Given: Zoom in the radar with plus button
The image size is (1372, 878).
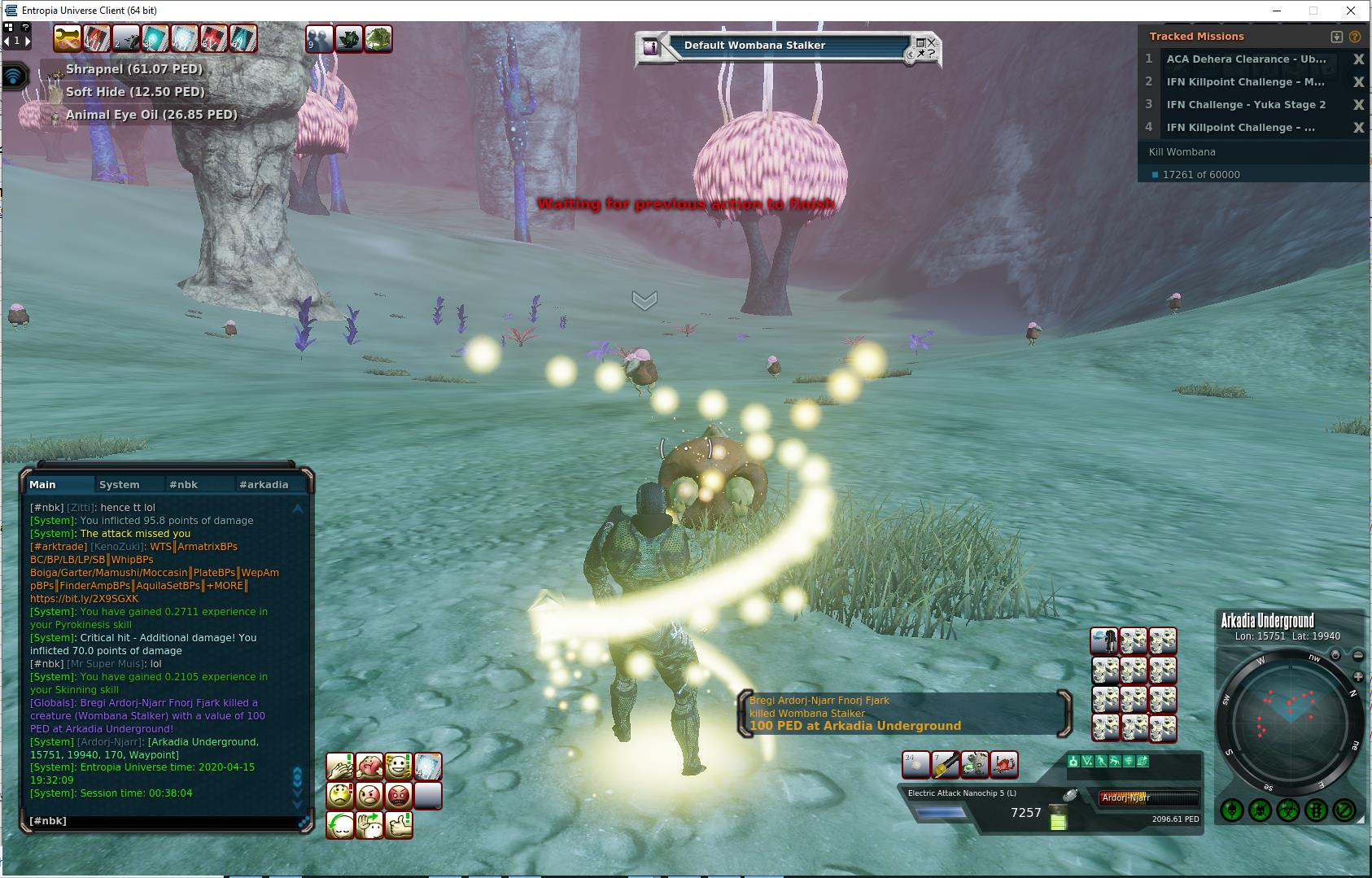Looking at the screenshot, I should (x=1357, y=677).
